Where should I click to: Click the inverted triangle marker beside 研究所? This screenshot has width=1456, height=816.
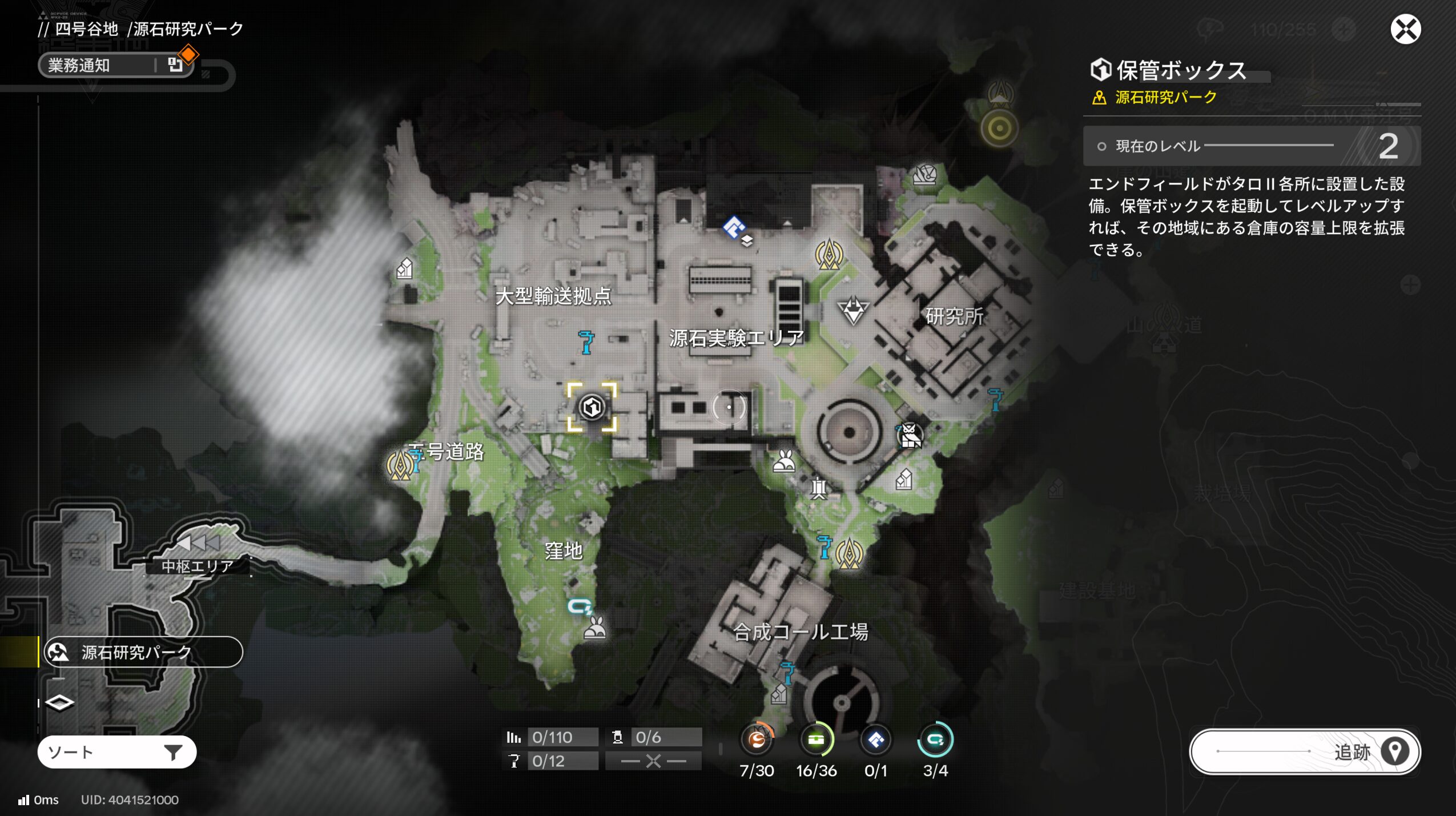[853, 311]
